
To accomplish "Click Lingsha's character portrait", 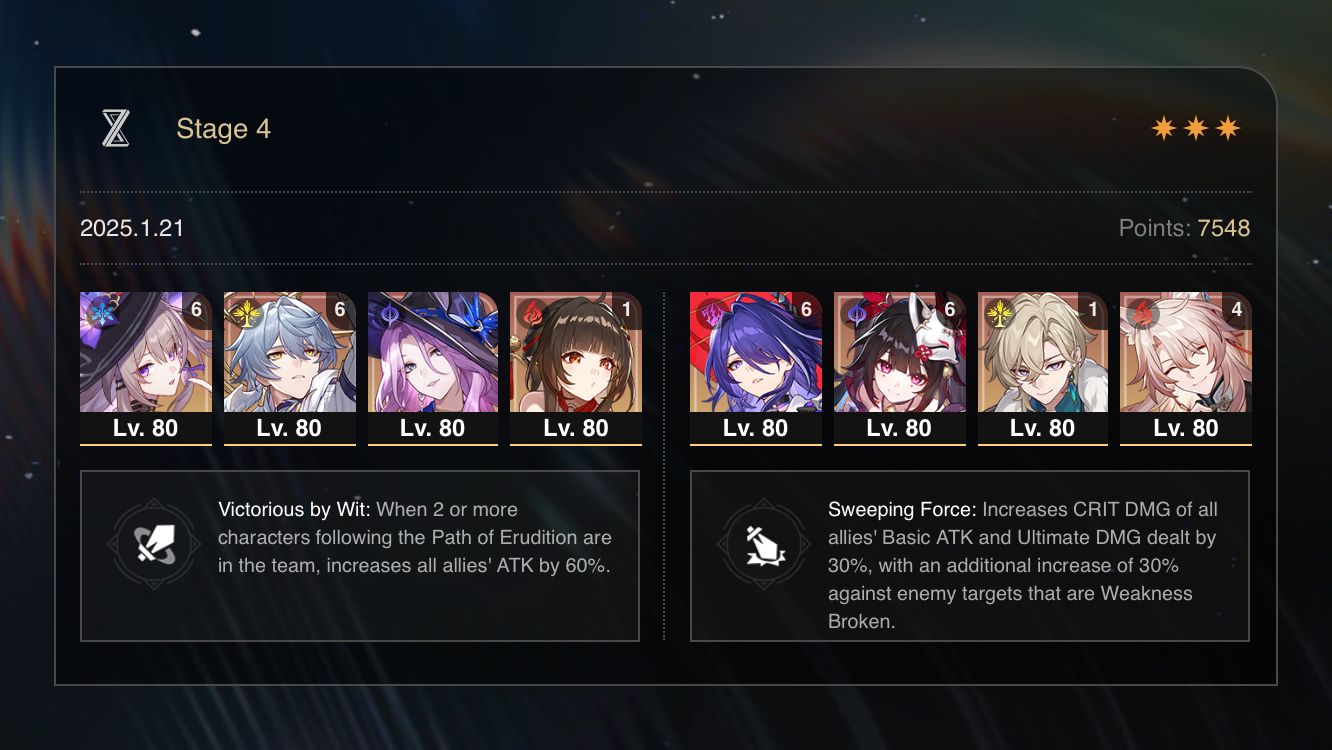I will click(x=1186, y=360).
